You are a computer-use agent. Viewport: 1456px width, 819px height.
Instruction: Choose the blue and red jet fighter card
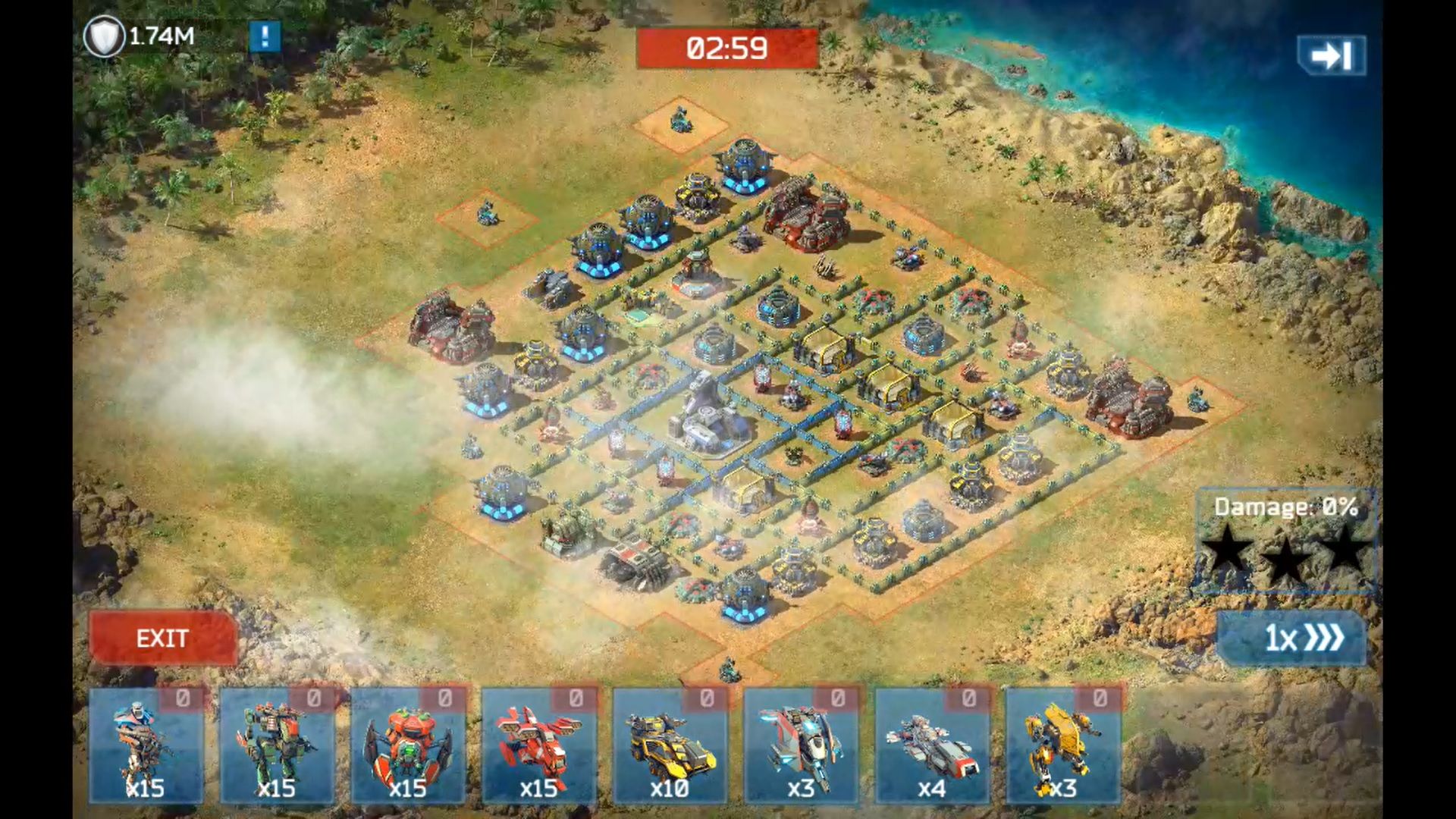point(801,745)
